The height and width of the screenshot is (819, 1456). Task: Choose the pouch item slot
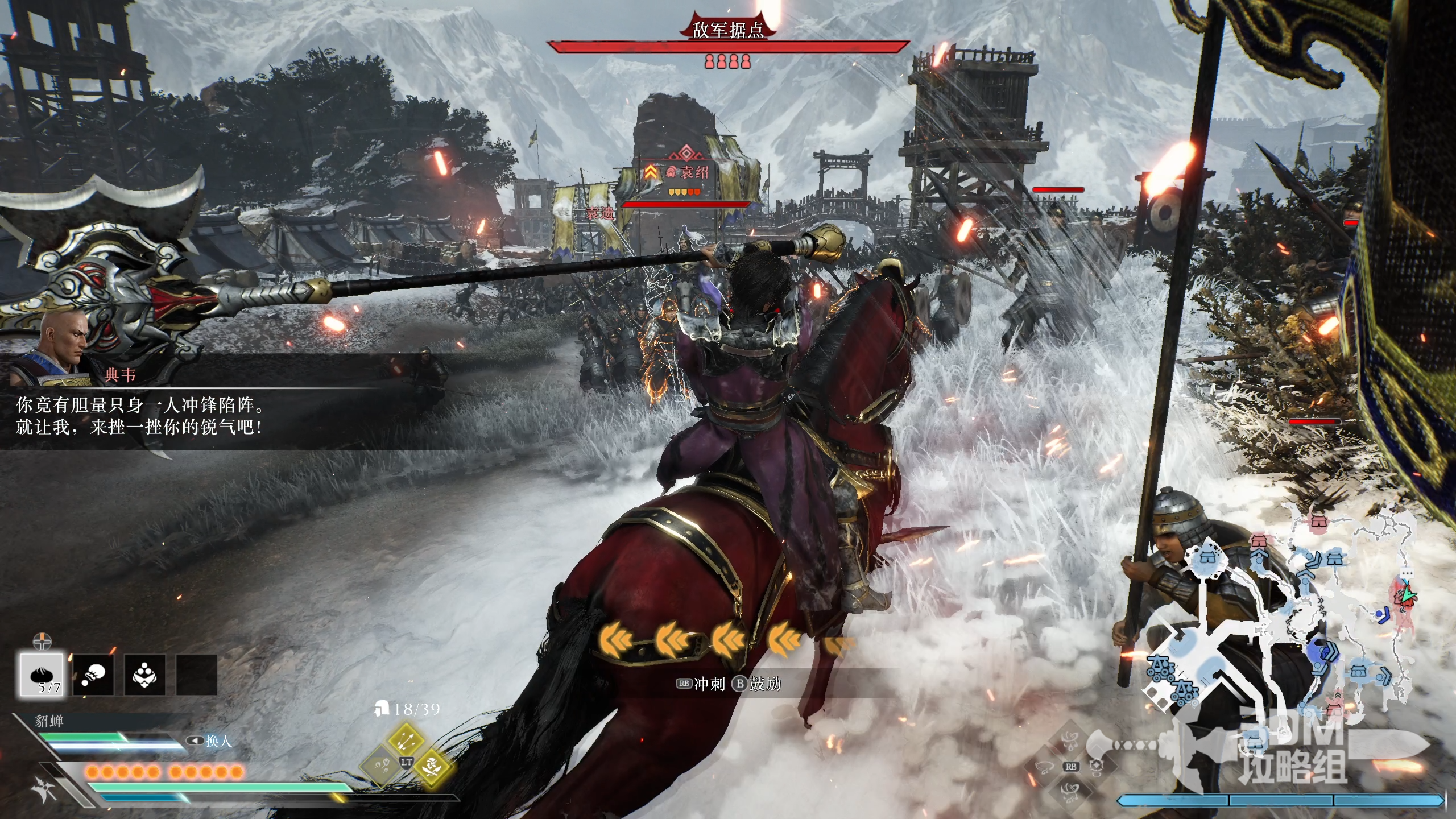tap(93, 675)
